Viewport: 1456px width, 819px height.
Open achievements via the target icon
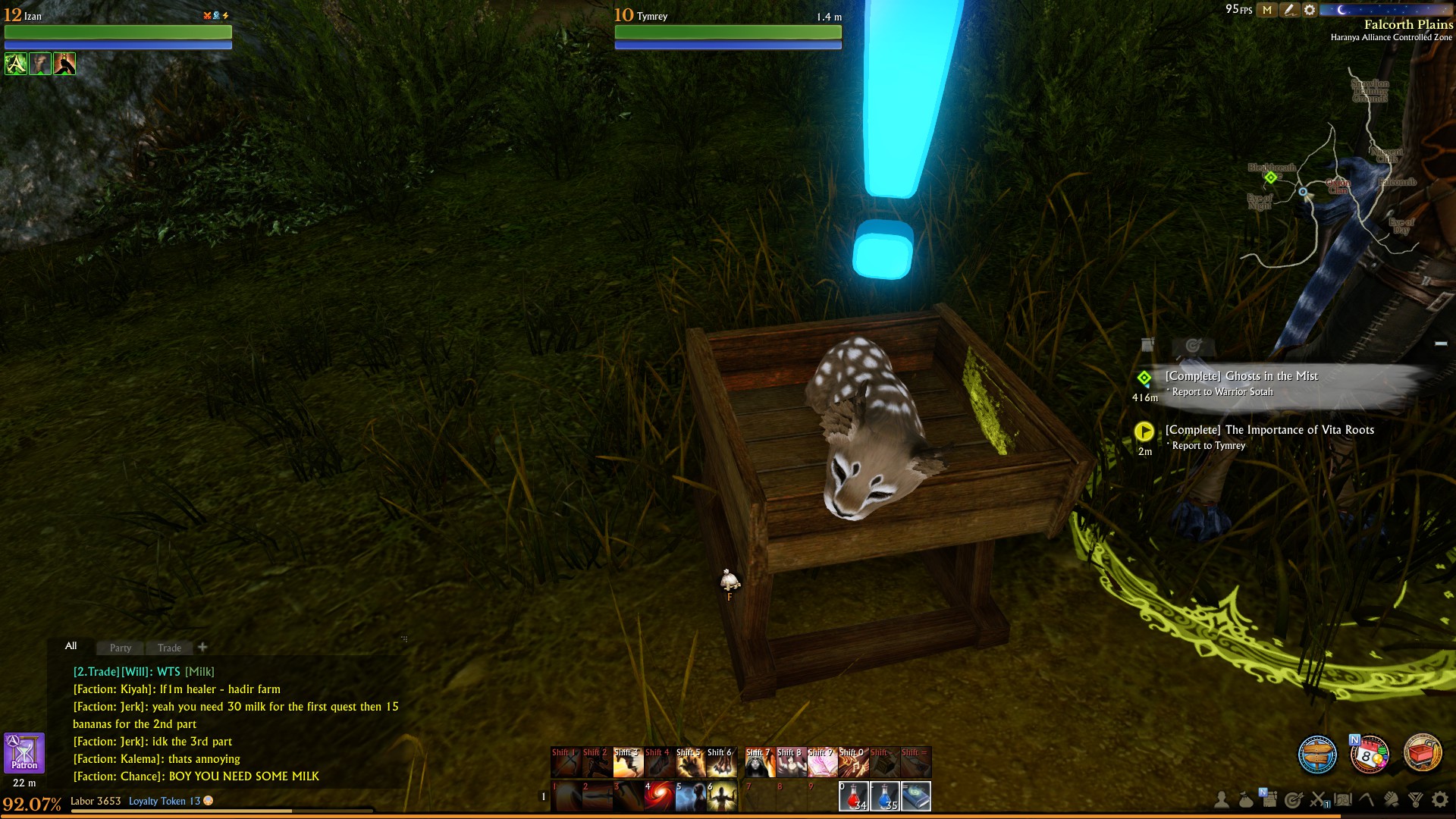click(1293, 799)
